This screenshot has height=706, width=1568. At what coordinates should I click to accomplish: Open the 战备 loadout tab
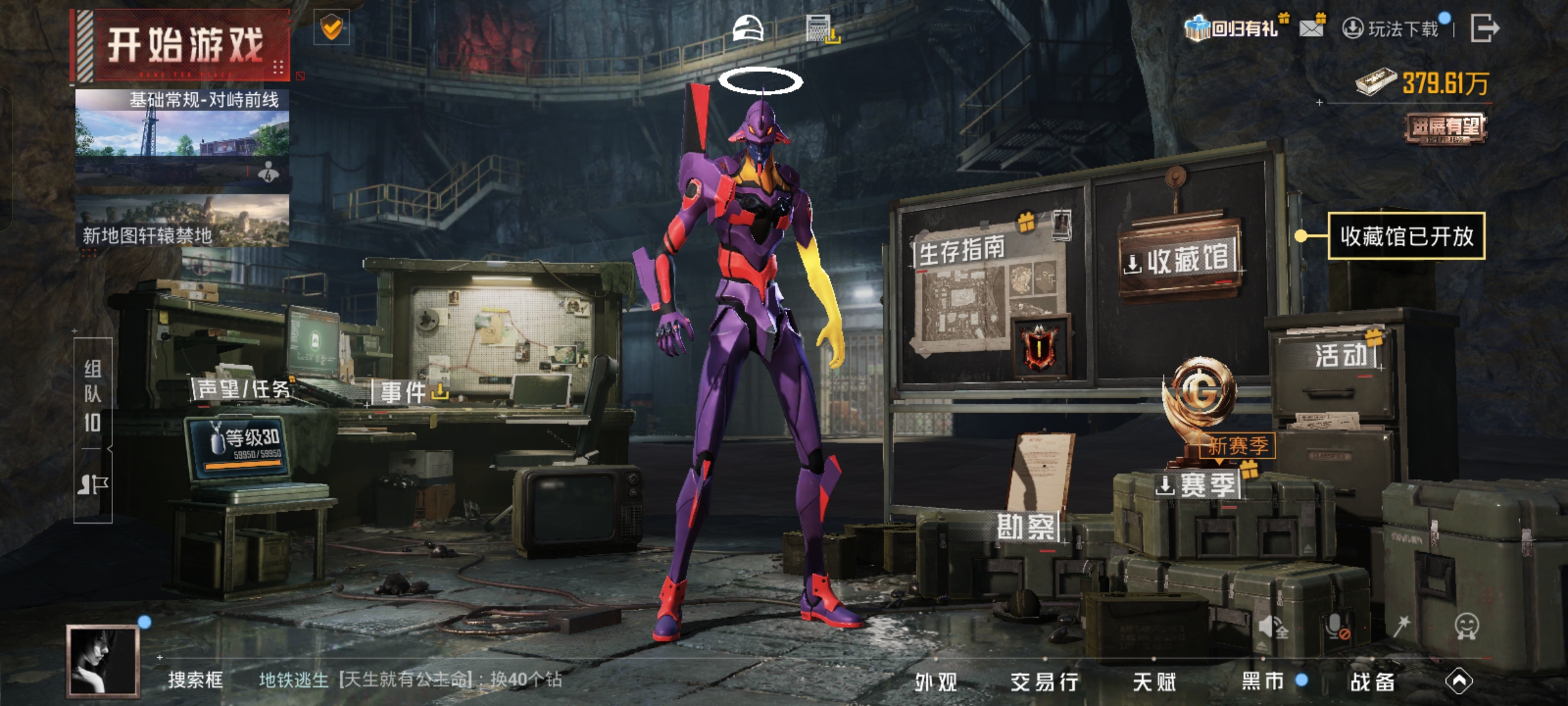click(x=1372, y=682)
